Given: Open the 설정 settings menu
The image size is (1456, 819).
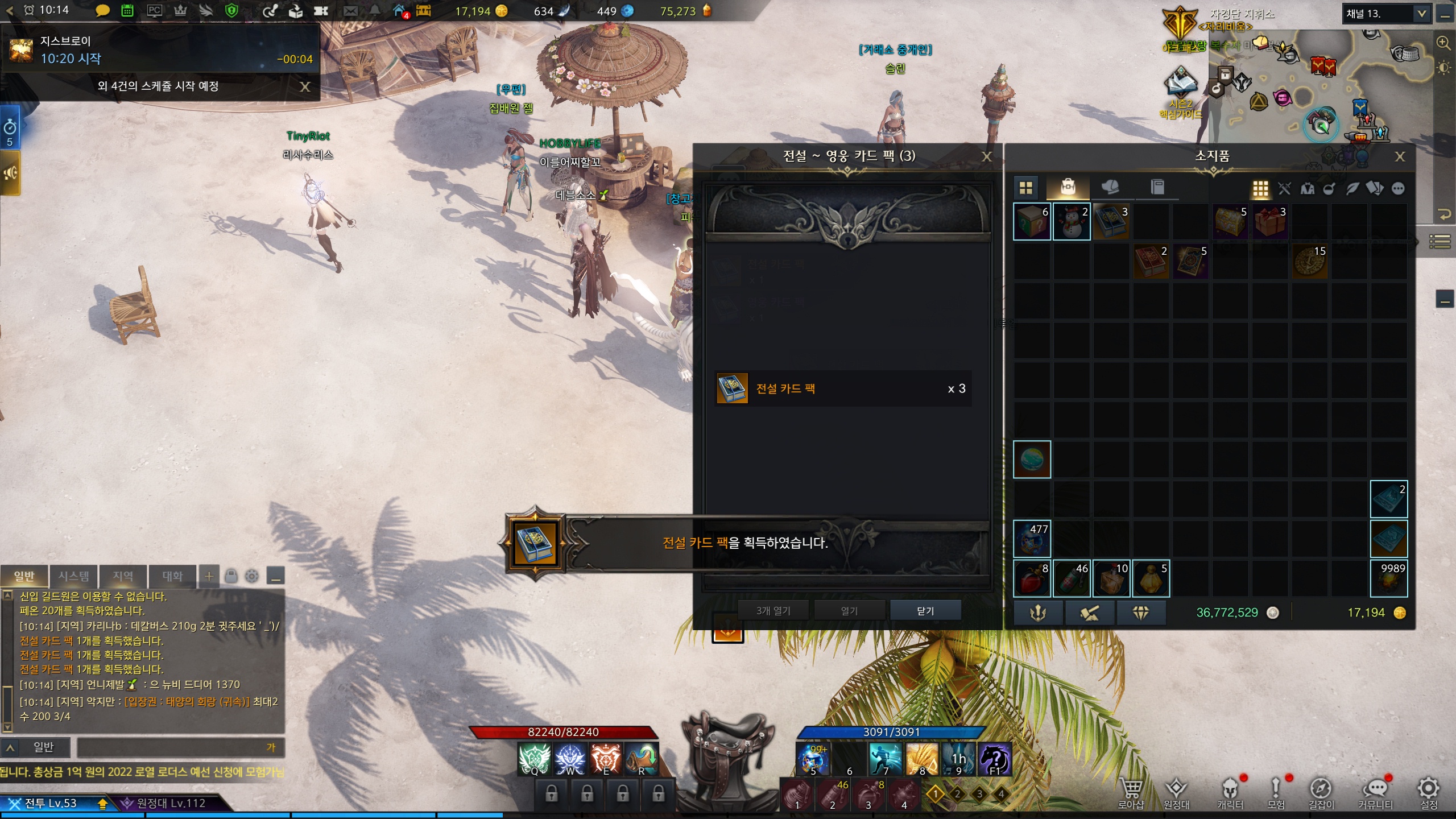Looking at the screenshot, I should pos(1428,792).
